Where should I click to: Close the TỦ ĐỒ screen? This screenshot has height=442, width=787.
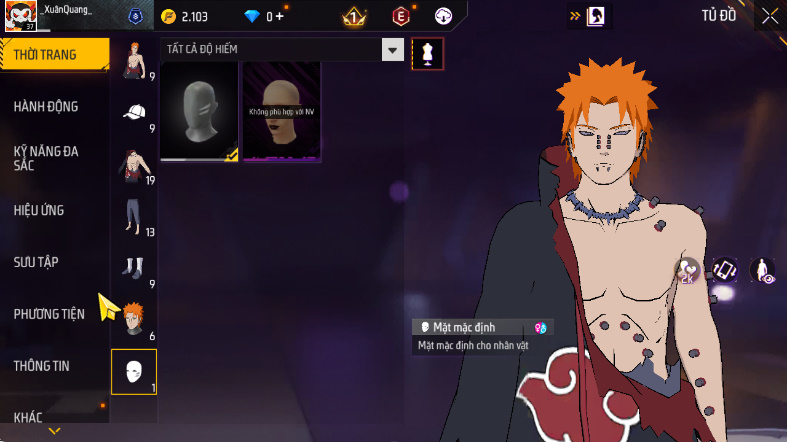point(769,15)
